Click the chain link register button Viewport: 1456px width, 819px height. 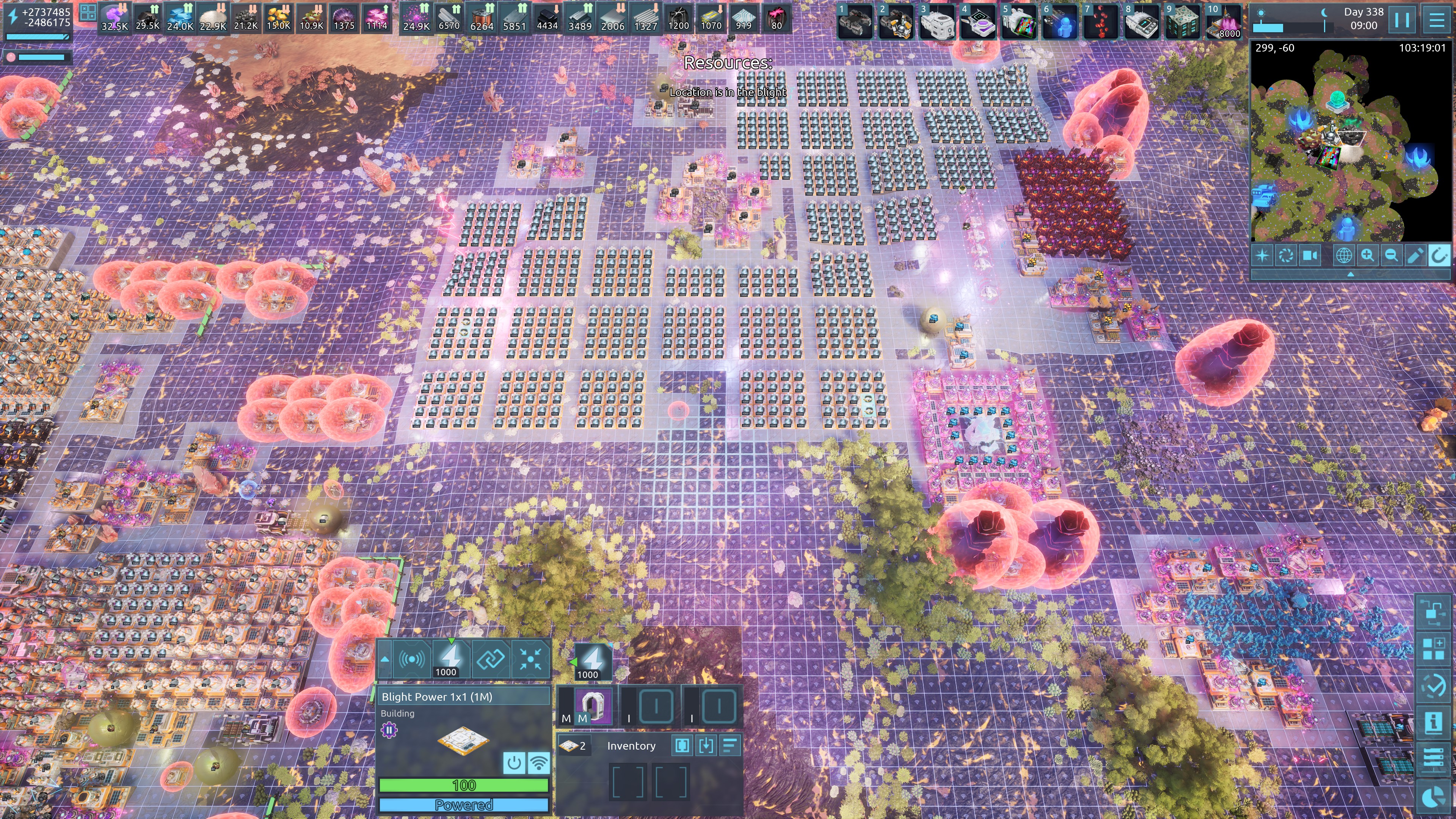tap(490, 659)
